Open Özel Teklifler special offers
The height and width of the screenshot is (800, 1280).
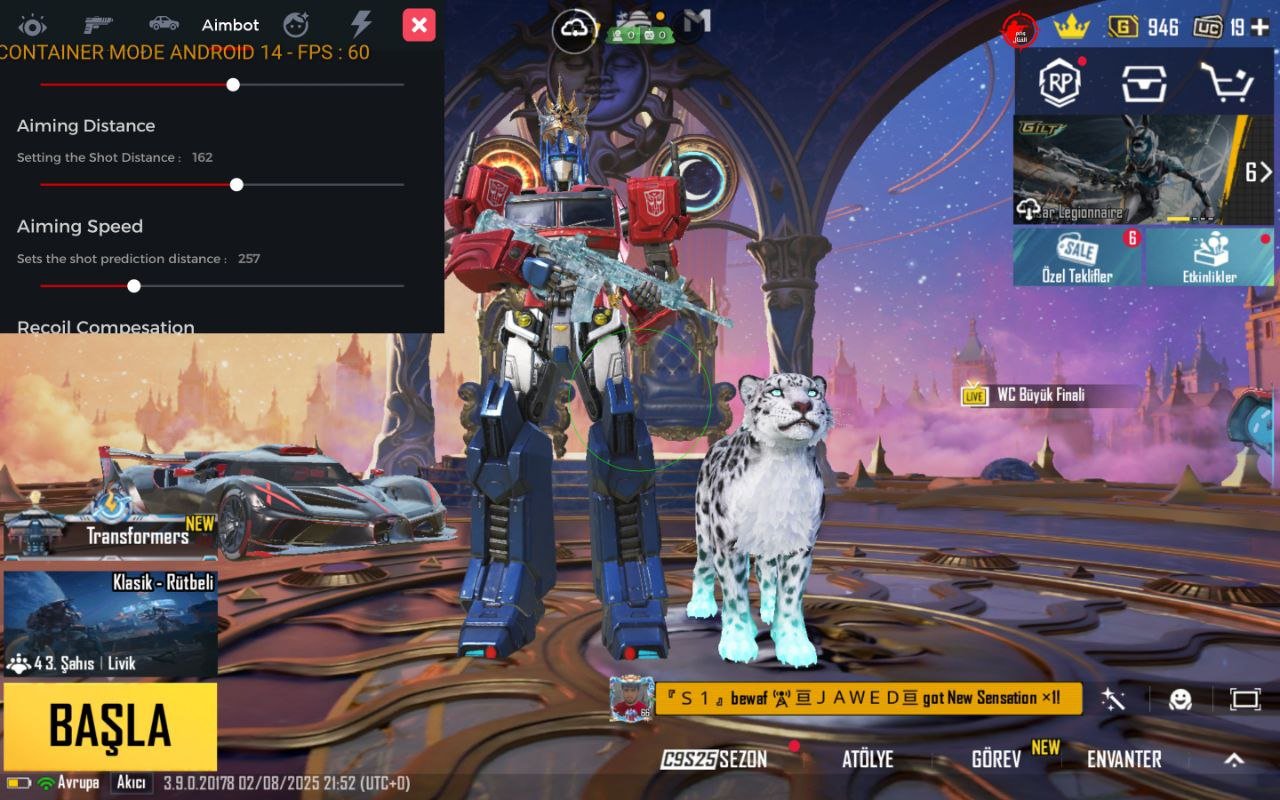(x=1077, y=257)
